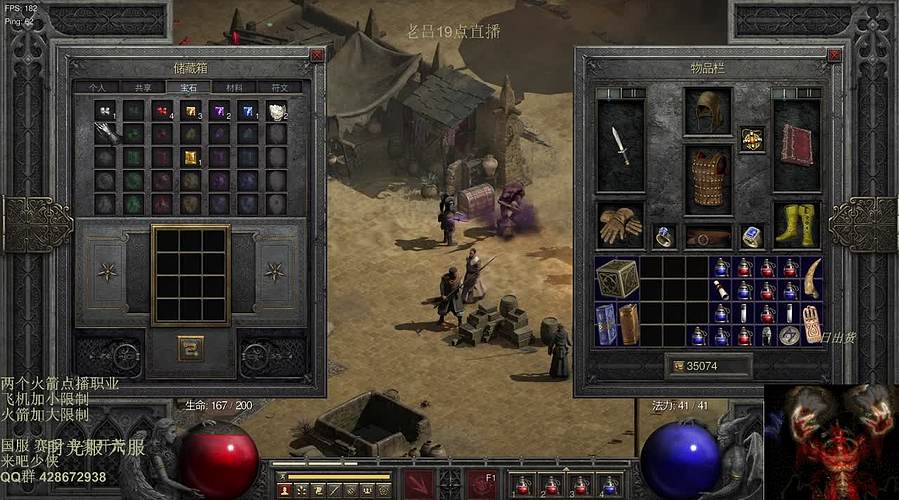Screen dimensions: 899x500
Task: Select the yellow boots slot
Action: (x=797, y=225)
